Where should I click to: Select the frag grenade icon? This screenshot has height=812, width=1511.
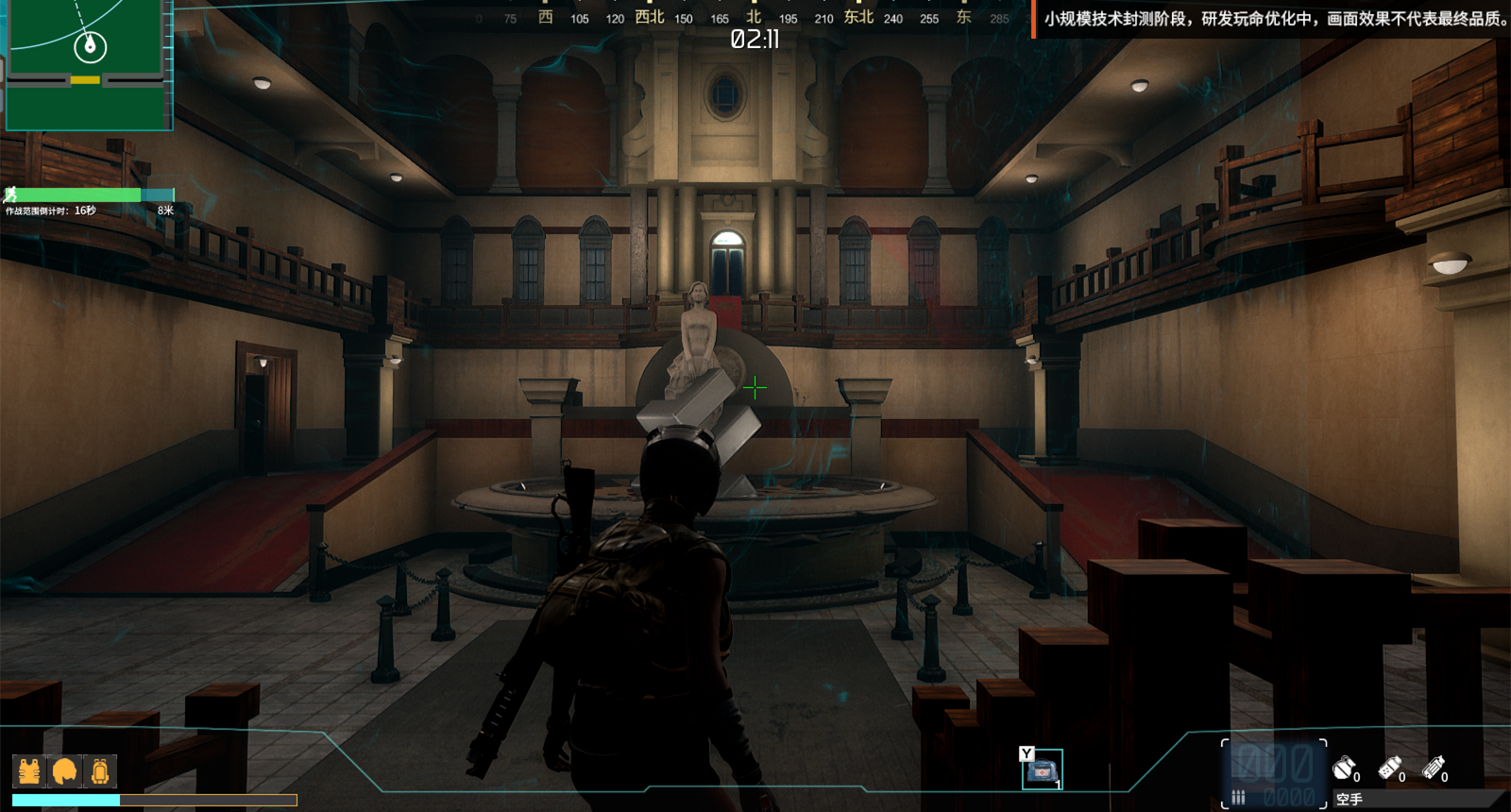[x=1344, y=768]
